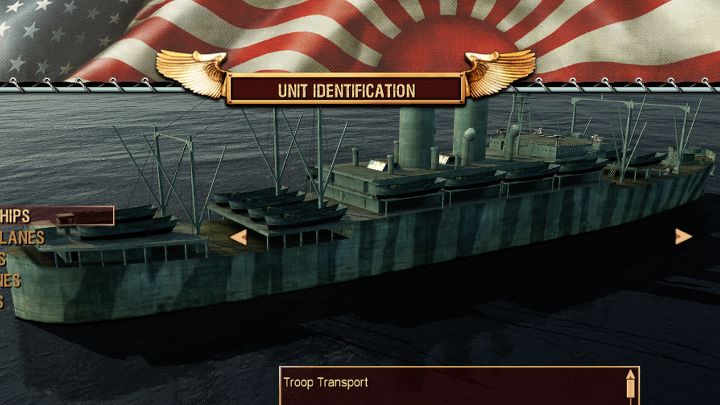Switch to the Planes category
The width and height of the screenshot is (720, 405).
22,238
